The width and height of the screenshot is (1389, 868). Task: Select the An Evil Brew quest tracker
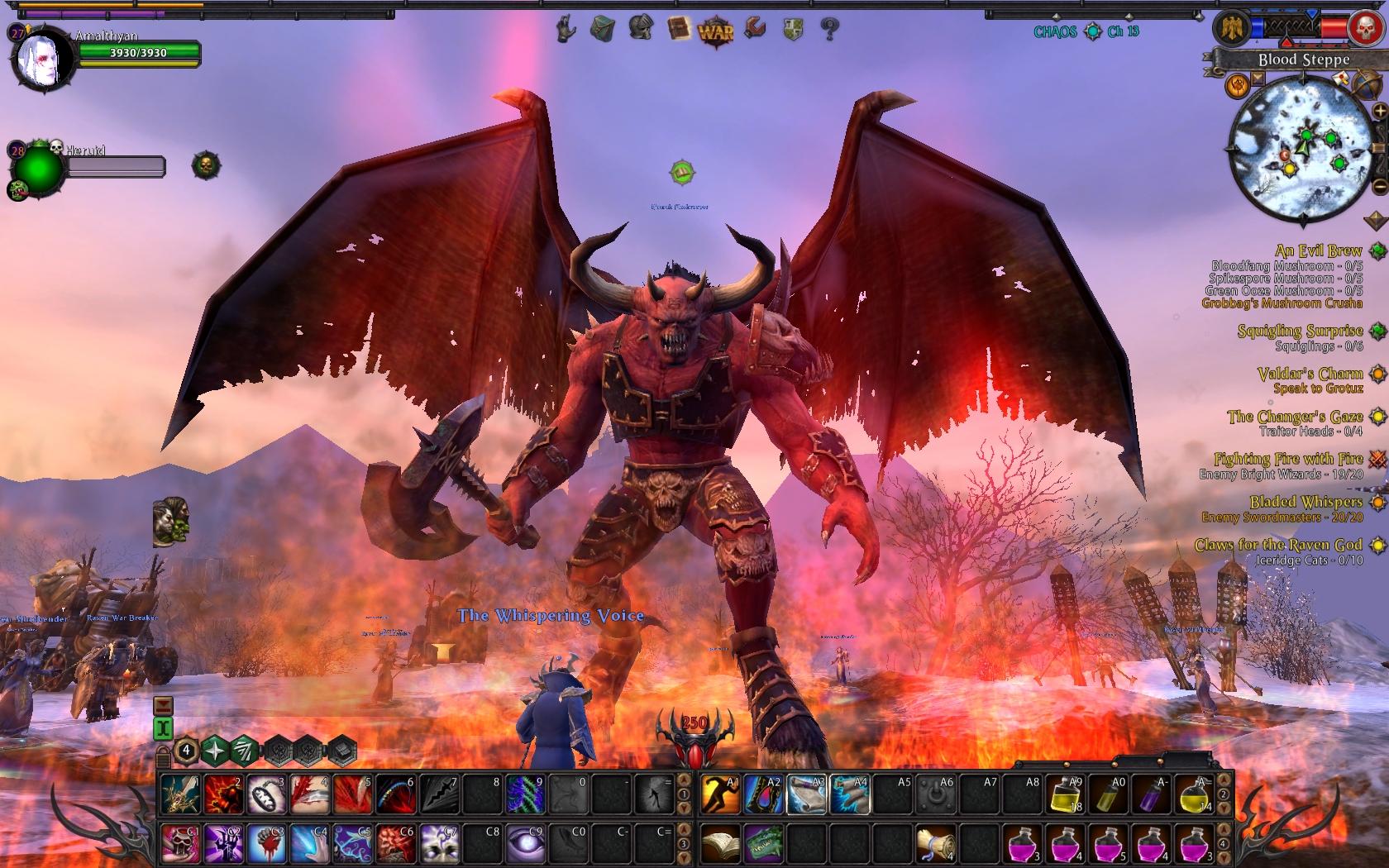[x=1318, y=250]
